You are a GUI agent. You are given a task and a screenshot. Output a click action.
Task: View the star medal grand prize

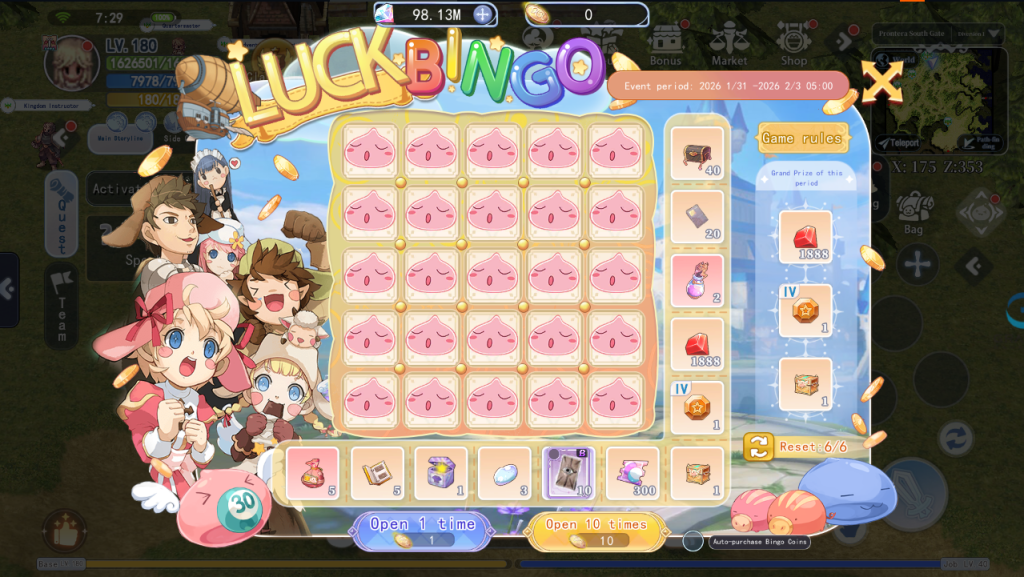(805, 310)
